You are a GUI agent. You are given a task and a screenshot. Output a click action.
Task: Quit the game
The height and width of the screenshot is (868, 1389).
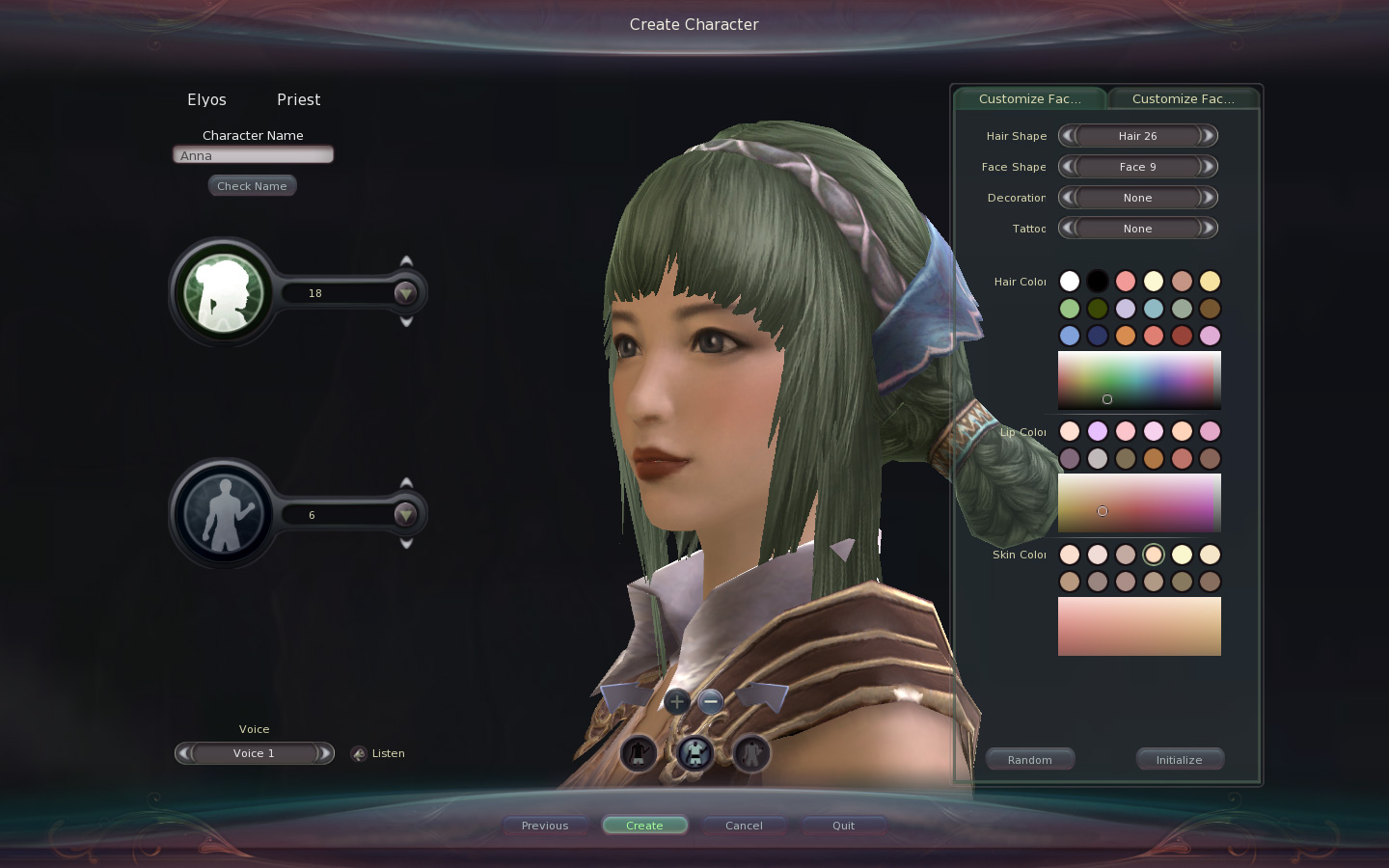click(x=843, y=826)
